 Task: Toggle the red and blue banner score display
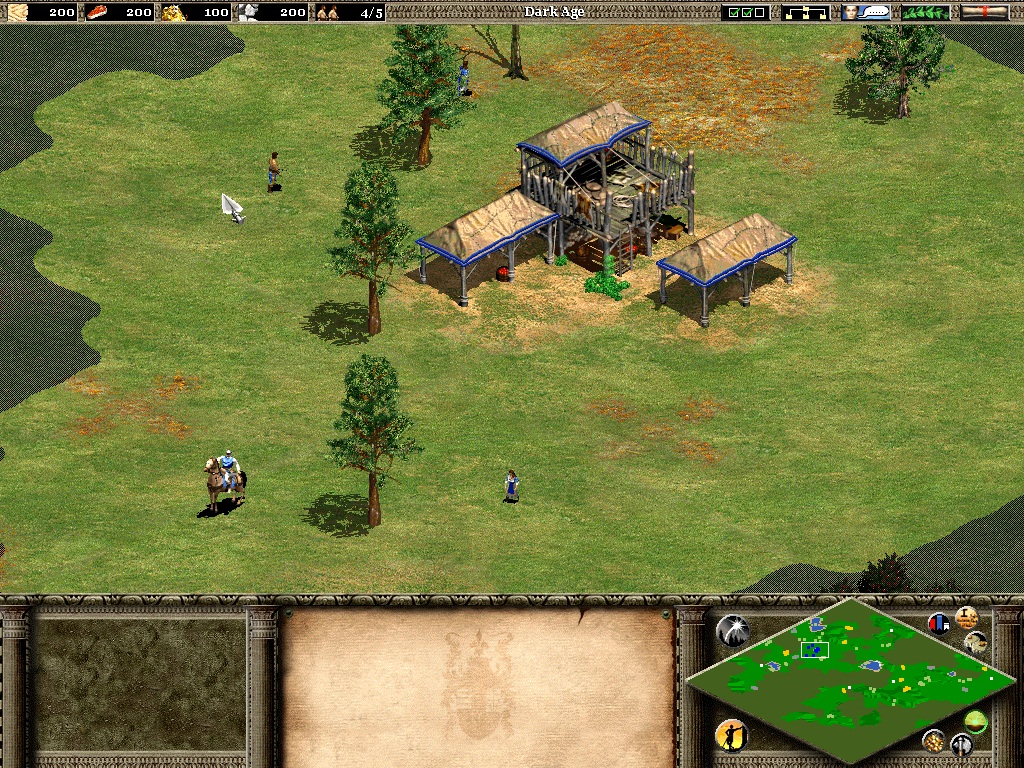[939, 624]
